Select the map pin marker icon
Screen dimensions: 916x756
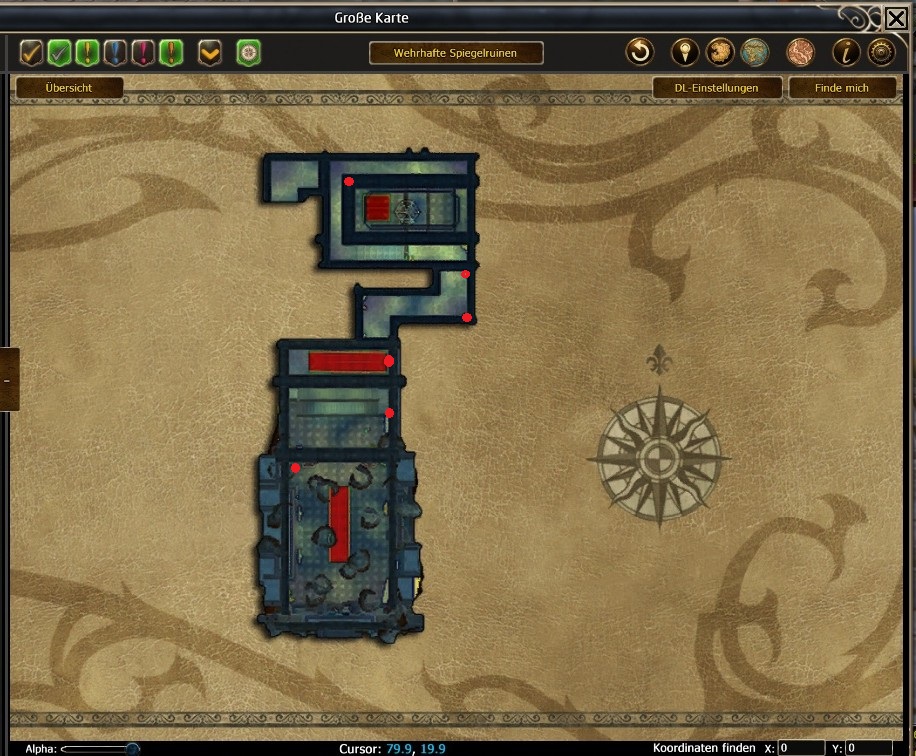click(684, 52)
